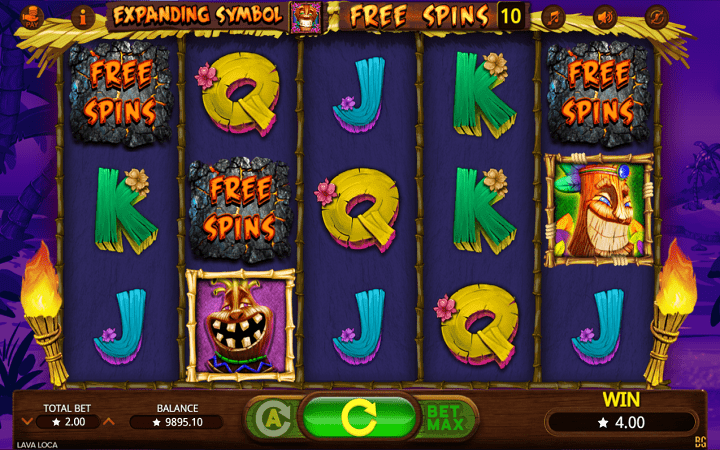The height and width of the screenshot is (450, 720).
Task: Toggle the music note button
Action: 552,16
